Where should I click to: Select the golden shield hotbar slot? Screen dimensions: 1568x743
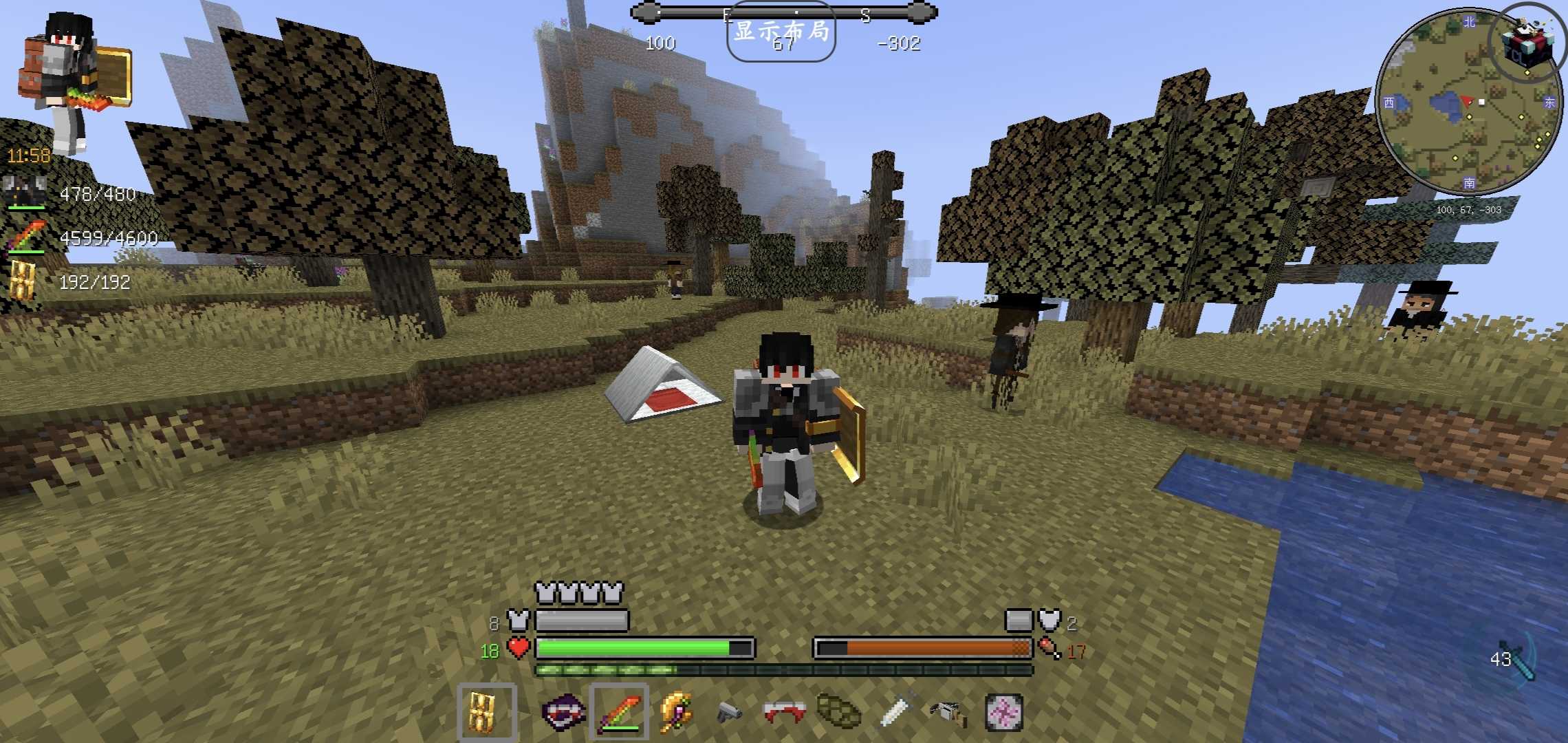tap(486, 712)
